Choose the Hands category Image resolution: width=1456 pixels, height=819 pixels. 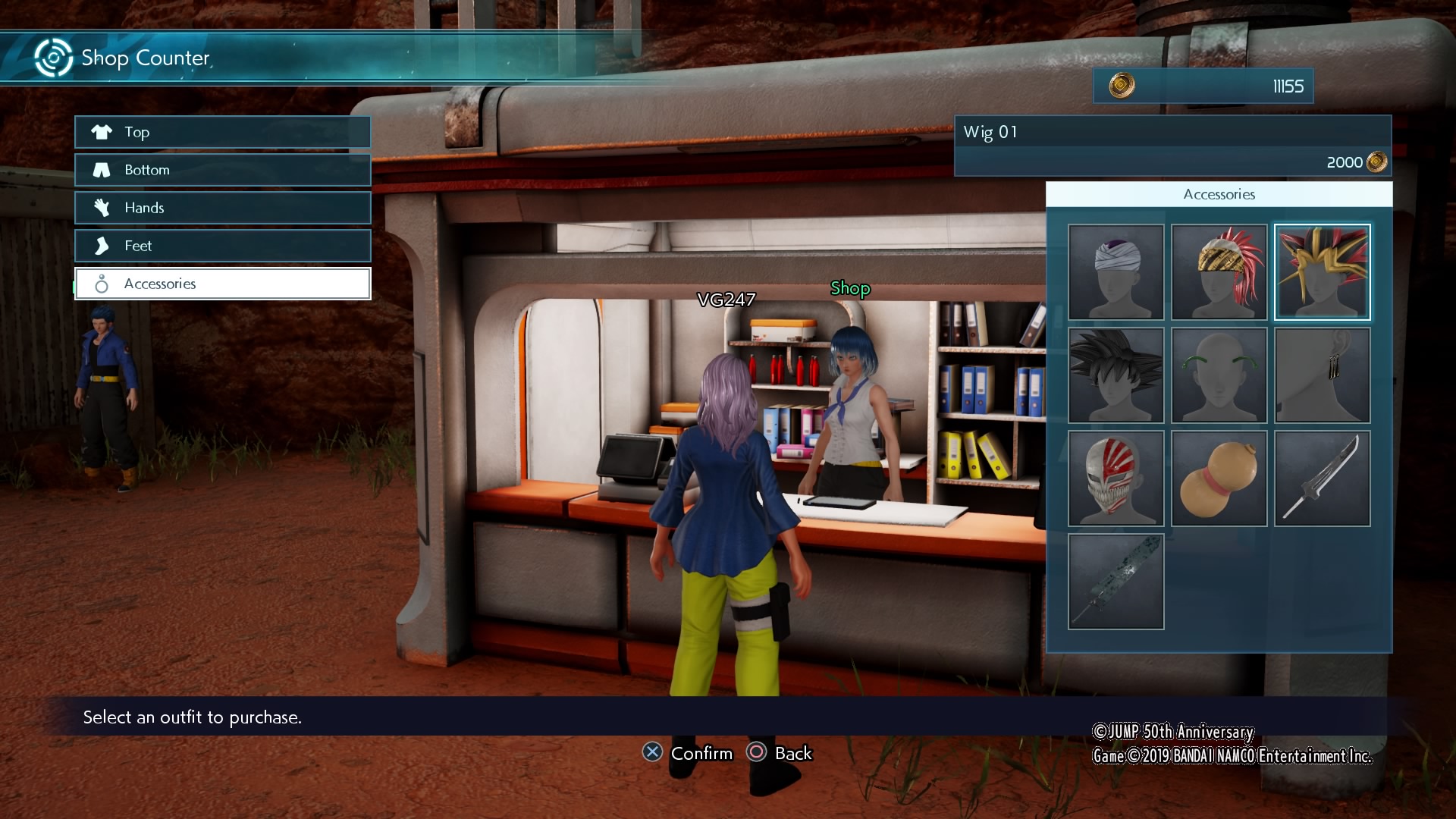[222, 208]
